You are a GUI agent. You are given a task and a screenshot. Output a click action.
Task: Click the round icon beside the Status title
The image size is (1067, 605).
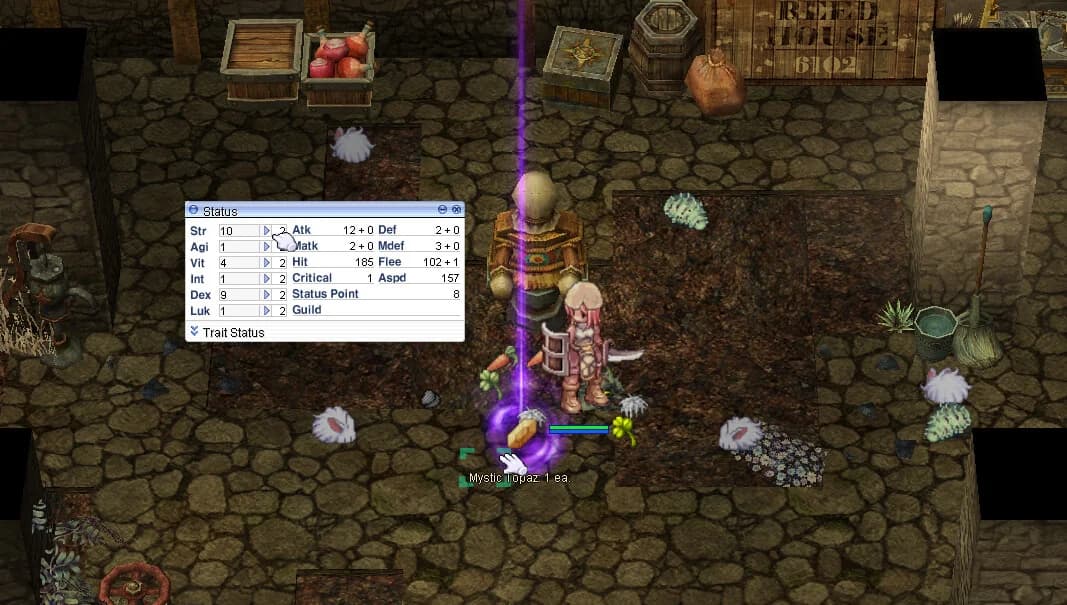coord(193,211)
